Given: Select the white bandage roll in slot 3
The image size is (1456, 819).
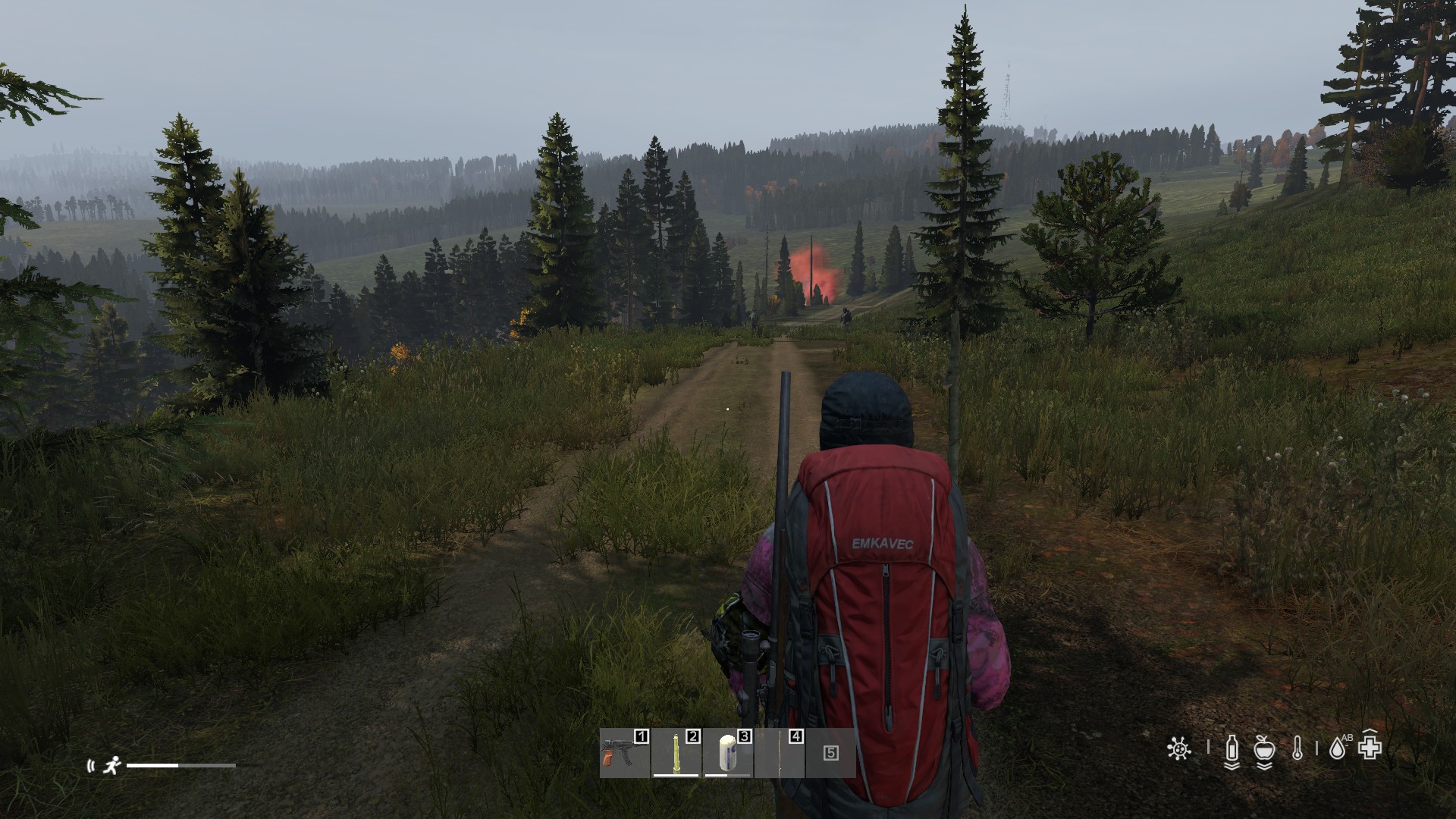Looking at the screenshot, I should click(x=727, y=753).
